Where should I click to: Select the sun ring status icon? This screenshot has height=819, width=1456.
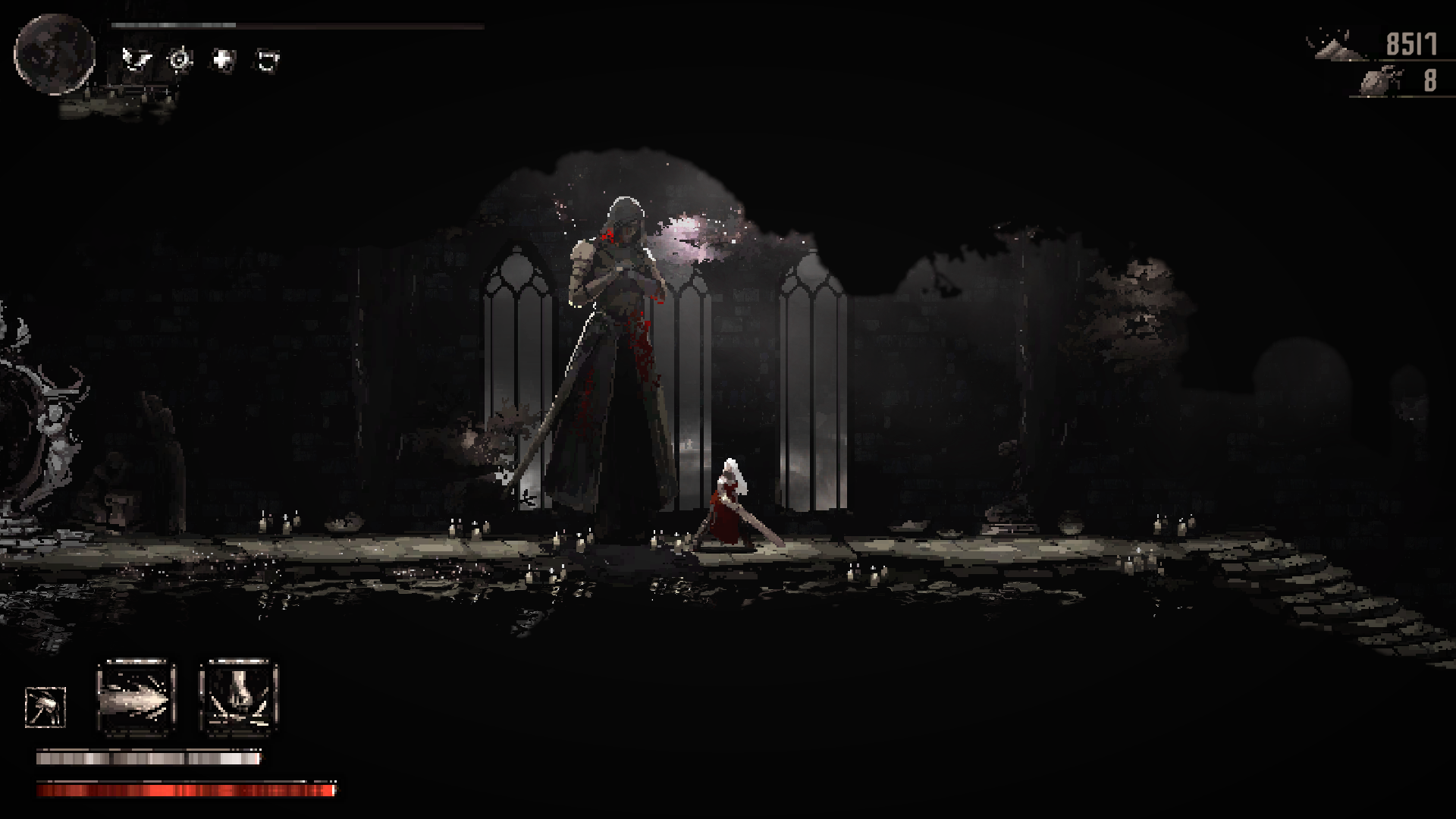tap(180, 59)
